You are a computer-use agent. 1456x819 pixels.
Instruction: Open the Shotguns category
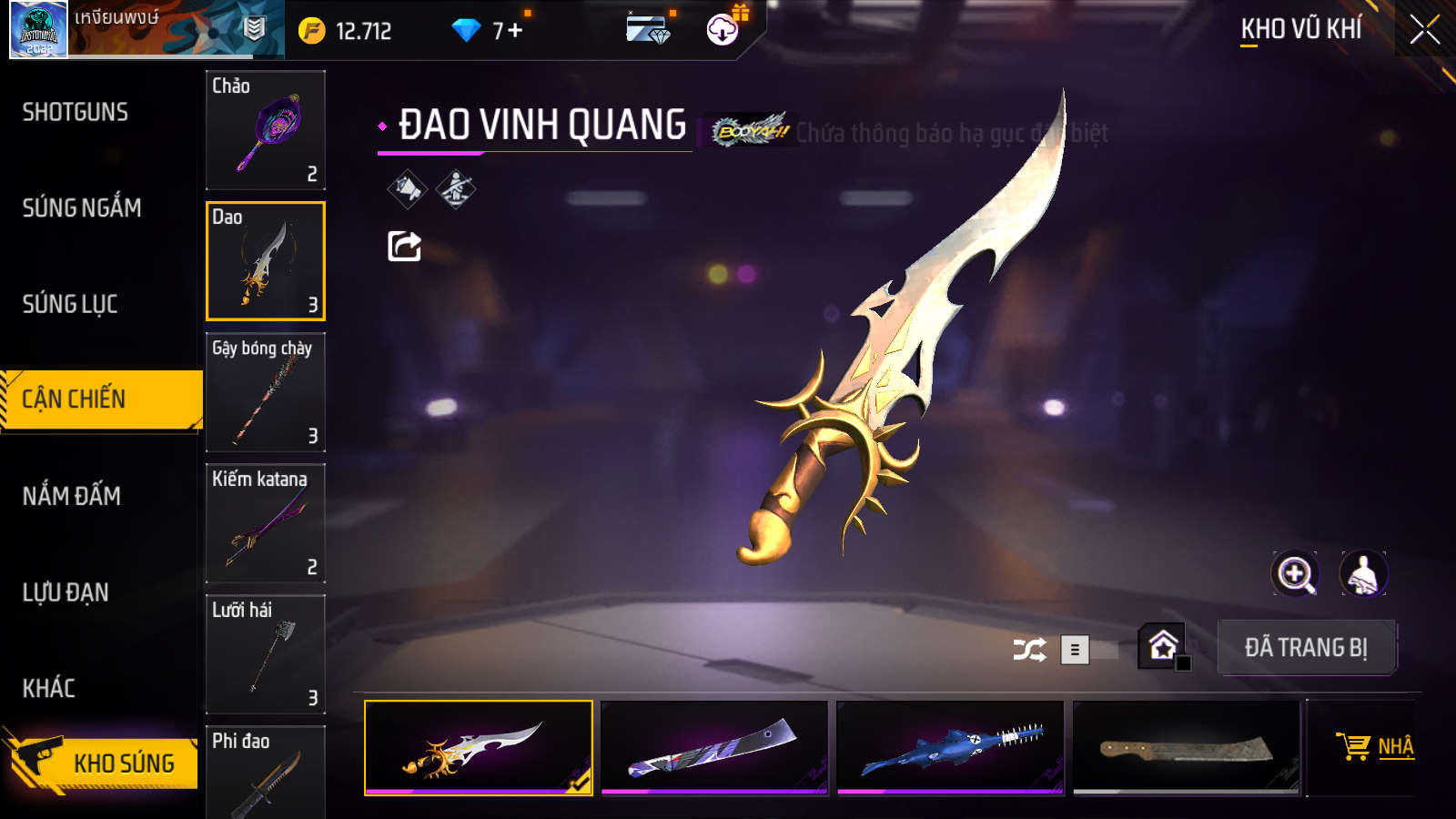pyautogui.click(x=76, y=112)
